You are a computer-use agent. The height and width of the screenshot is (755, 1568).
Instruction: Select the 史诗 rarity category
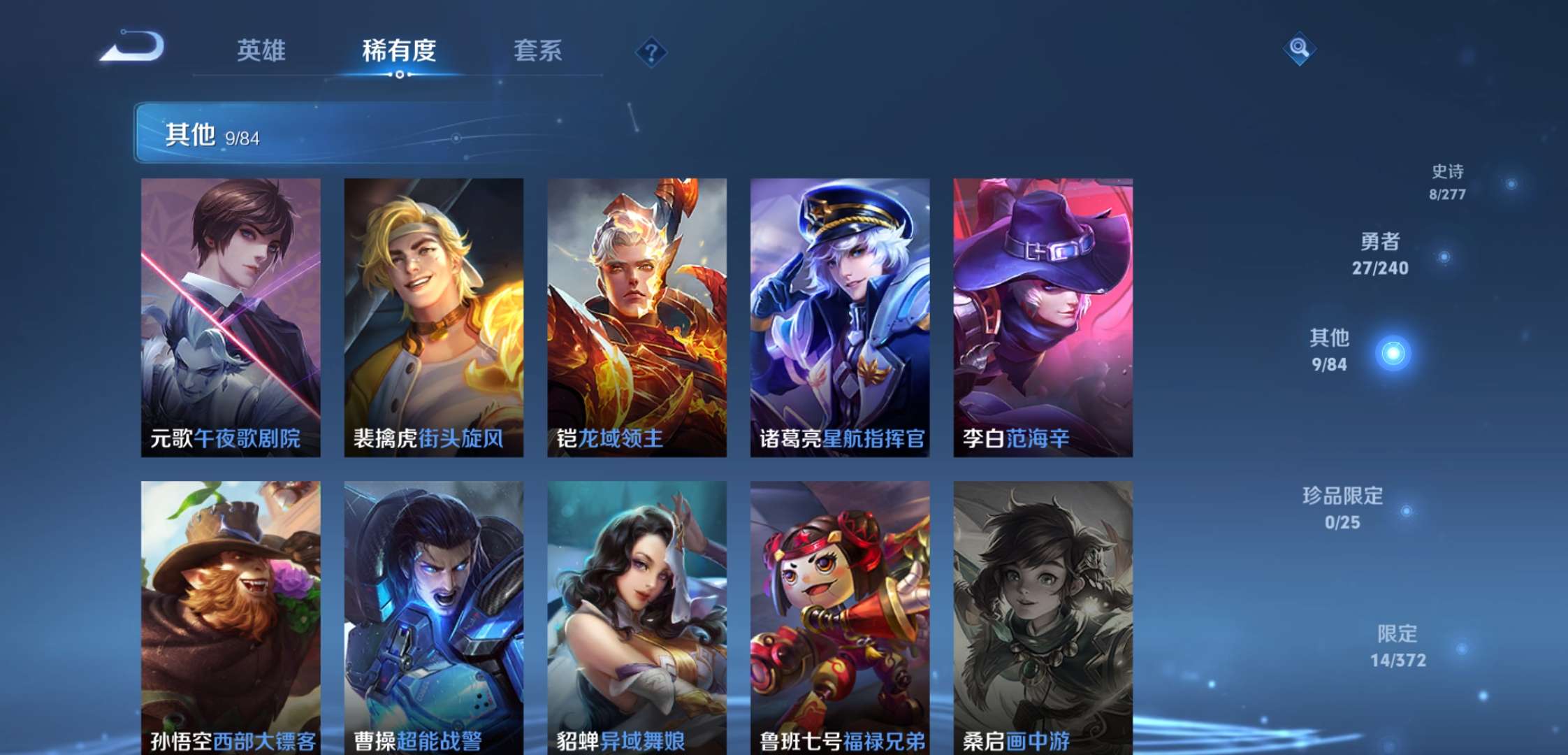(1448, 184)
